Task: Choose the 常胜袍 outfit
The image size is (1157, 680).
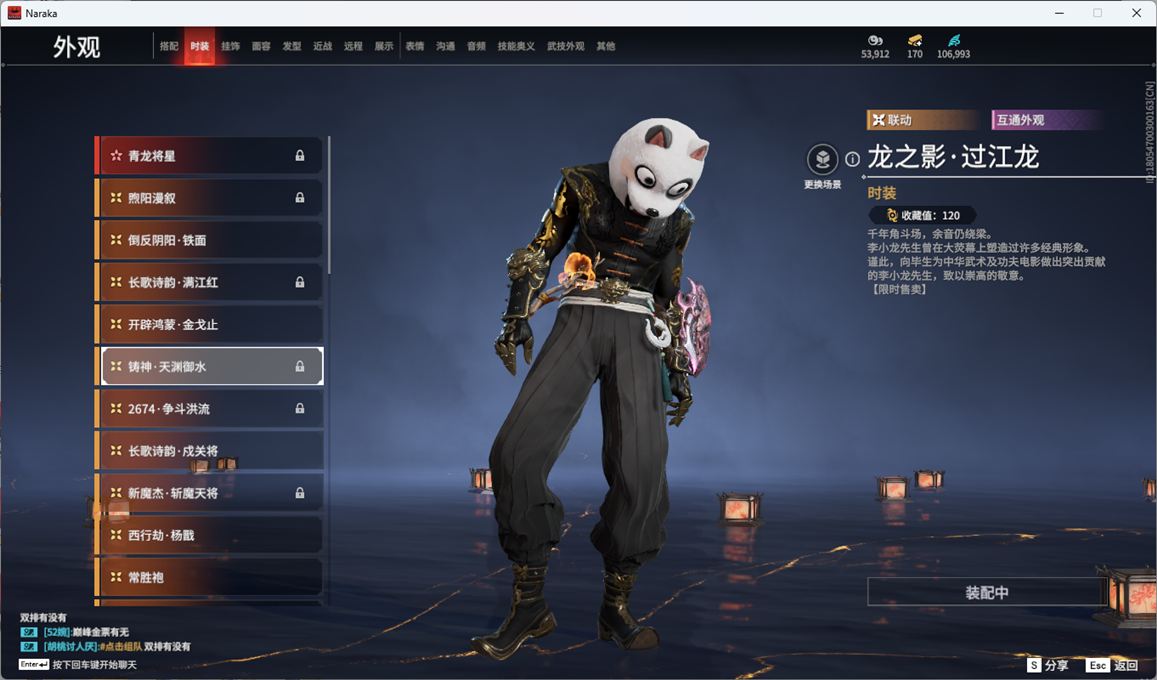Action: coord(210,577)
